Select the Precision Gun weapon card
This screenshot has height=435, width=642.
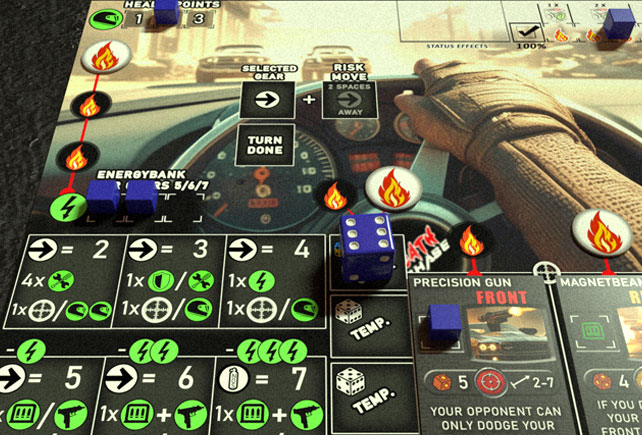476,355
